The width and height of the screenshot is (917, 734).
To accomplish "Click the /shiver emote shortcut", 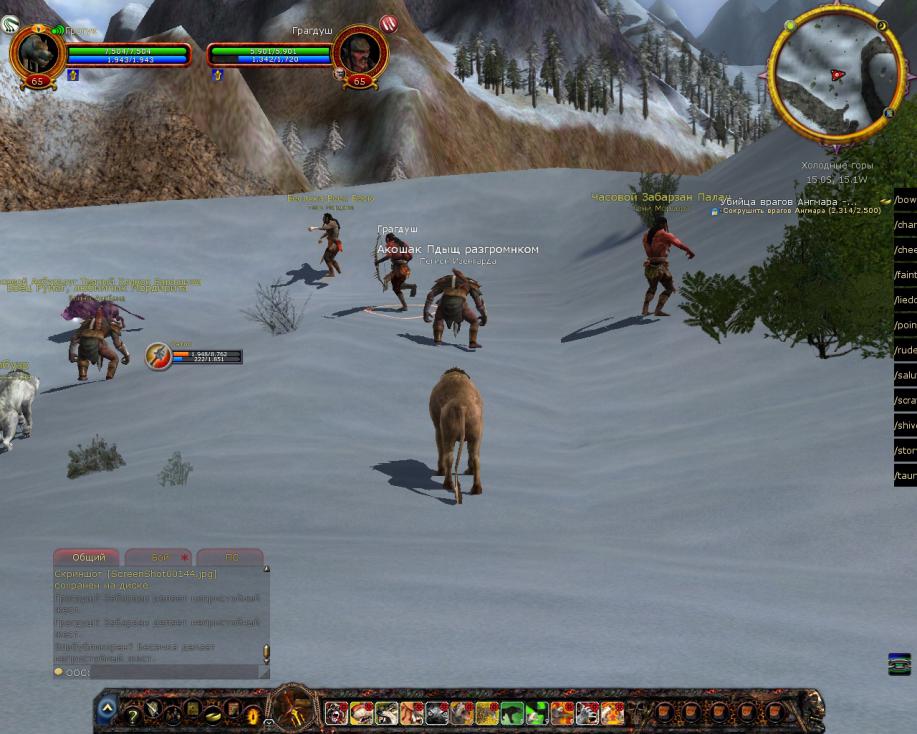I will tap(905, 425).
